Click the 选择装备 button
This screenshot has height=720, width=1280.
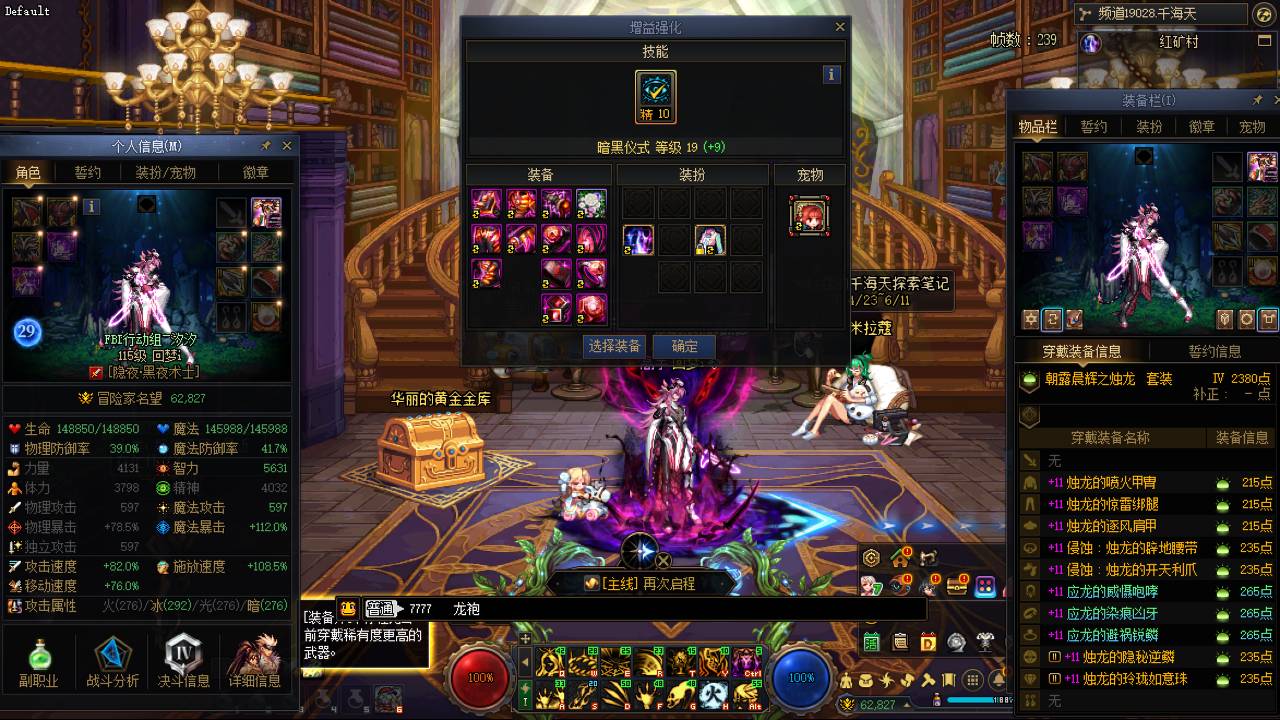(x=615, y=346)
